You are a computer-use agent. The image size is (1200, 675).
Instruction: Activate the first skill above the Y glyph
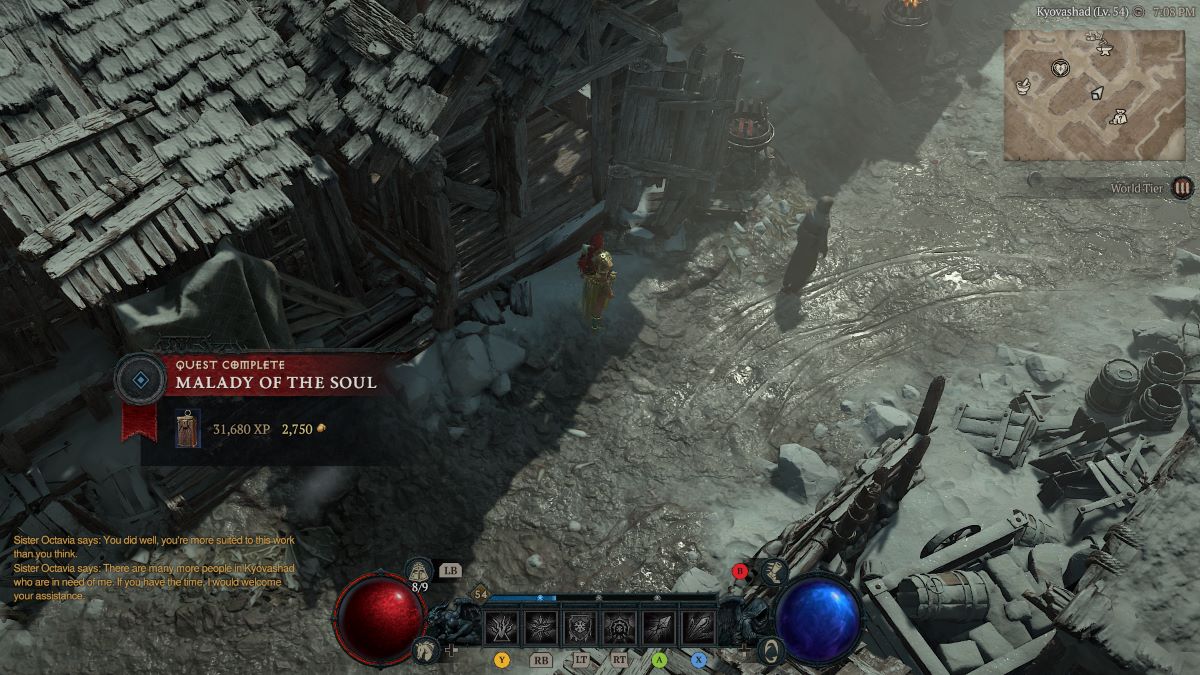pyautogui.click(x=500, y=628)
